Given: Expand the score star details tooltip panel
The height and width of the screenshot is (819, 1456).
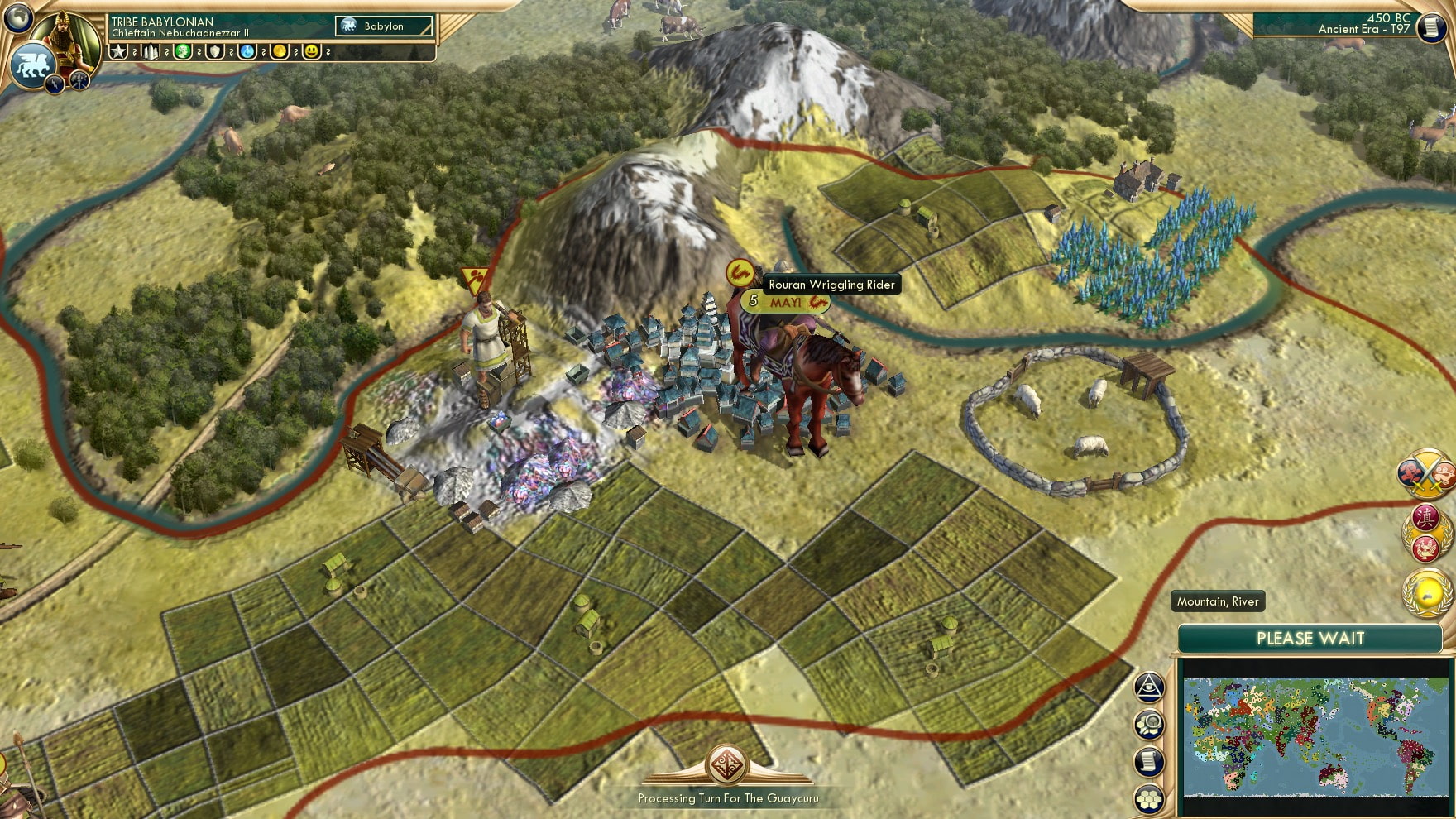Looking at the screenshot, I should coord(117,53).
